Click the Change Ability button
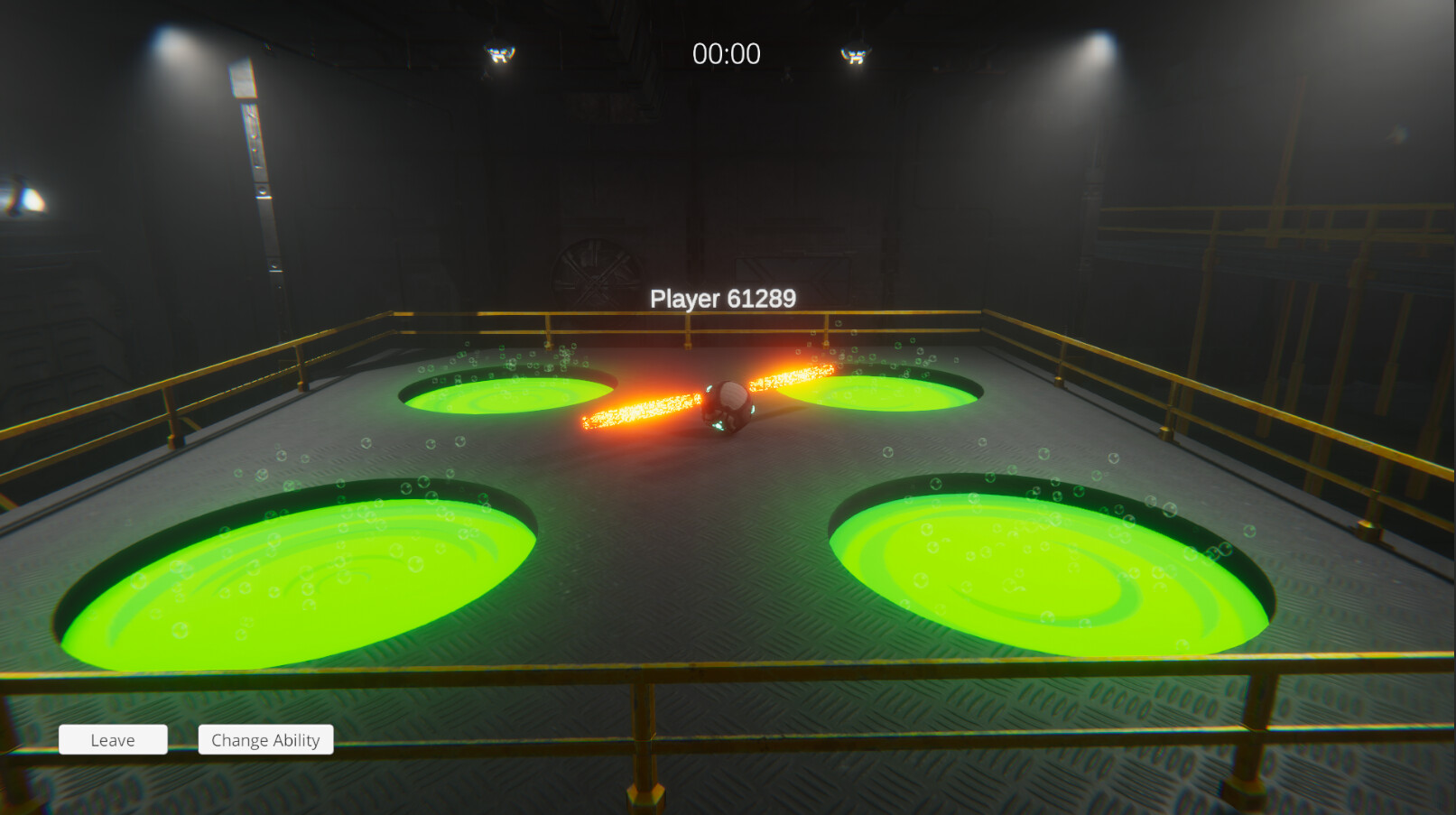 pyautogui.click(x=265, y=739)
